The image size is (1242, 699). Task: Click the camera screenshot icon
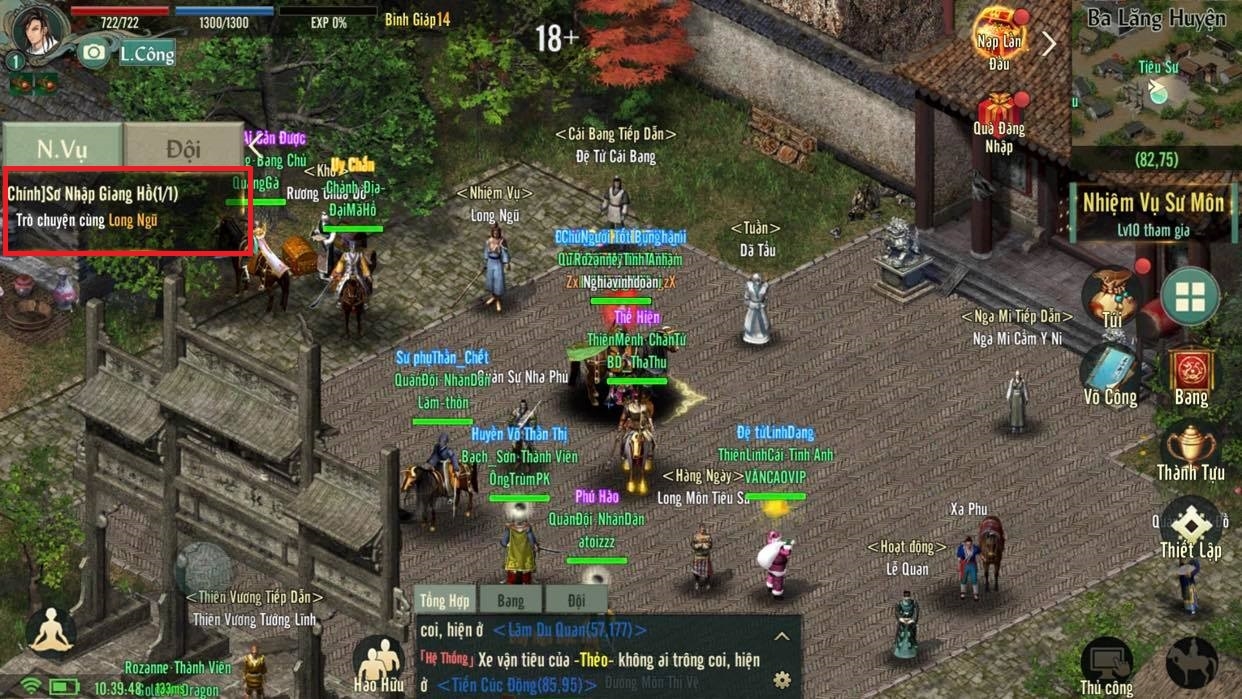(94, 52)
